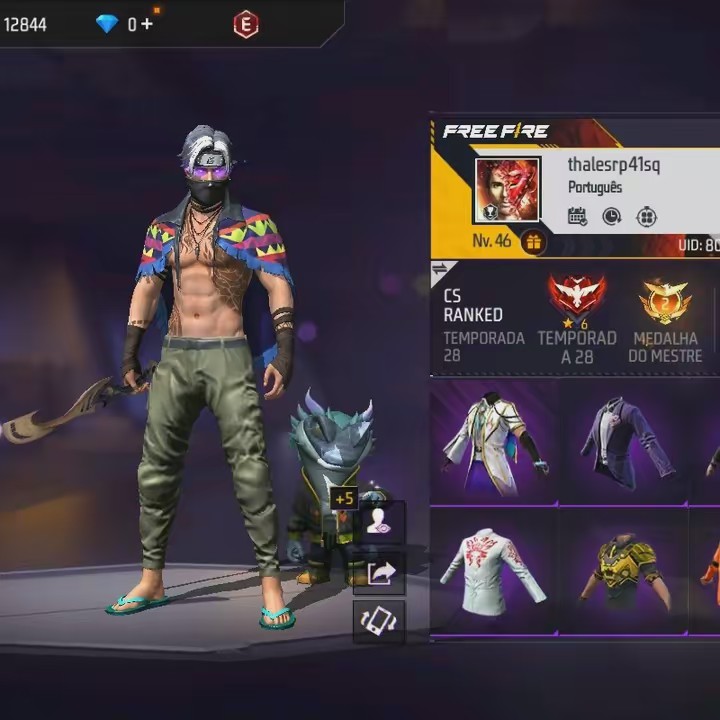This screenshot has height=720, width=720.
Task: Toggle the rank mode swap arrows
Action: (440, 269)
